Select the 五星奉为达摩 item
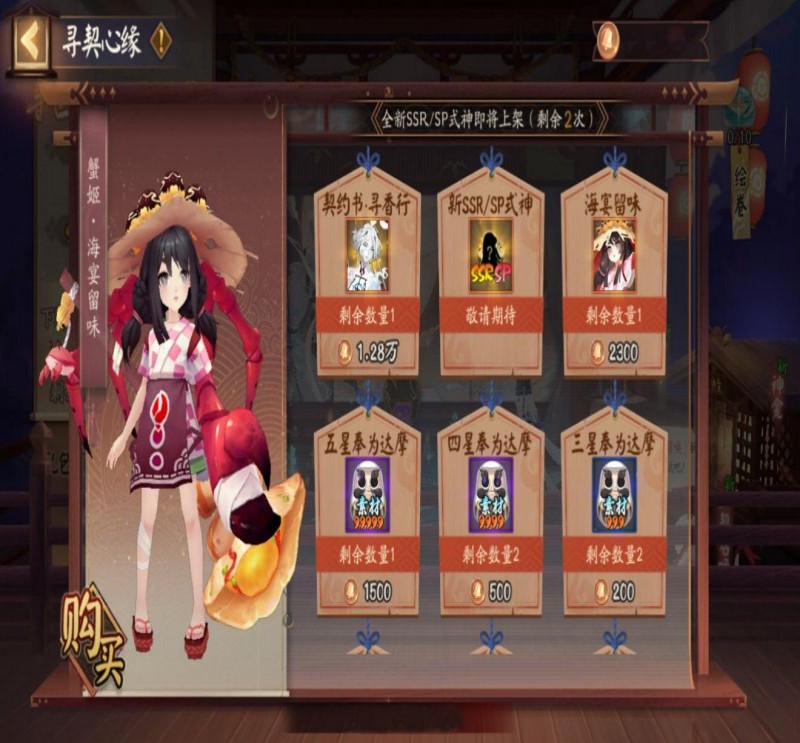 pos(367,510)
